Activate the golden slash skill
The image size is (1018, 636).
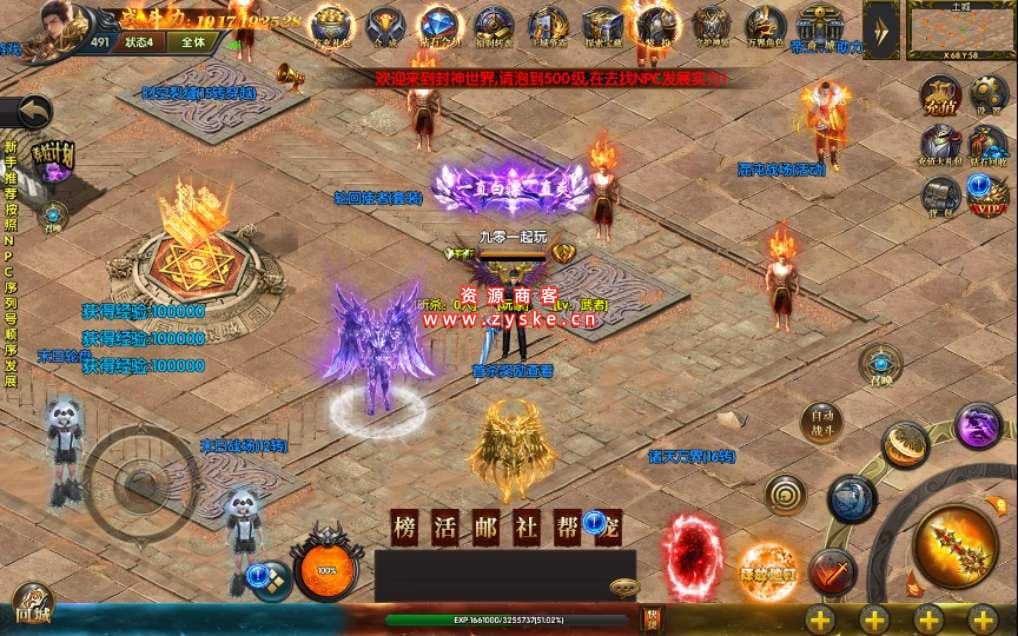[x=904, y=445]
